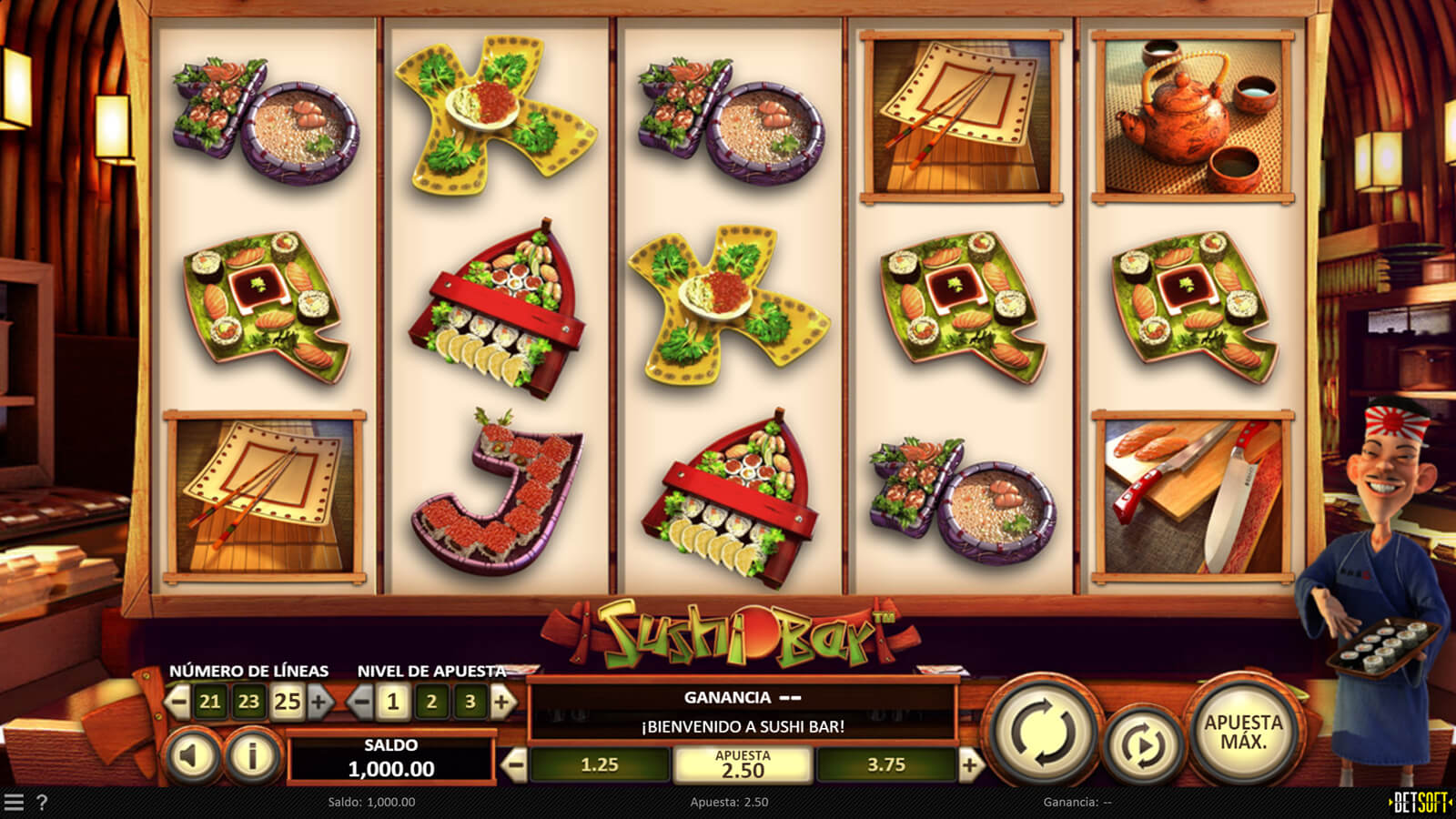Choose the 3.75 bet amount
The width and height of the screenshot is (1456, 819).
886,765
